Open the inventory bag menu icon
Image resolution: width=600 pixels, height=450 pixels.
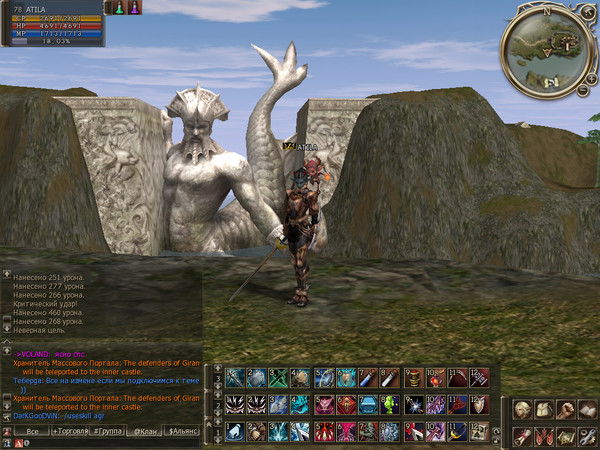tap(543, 409)
